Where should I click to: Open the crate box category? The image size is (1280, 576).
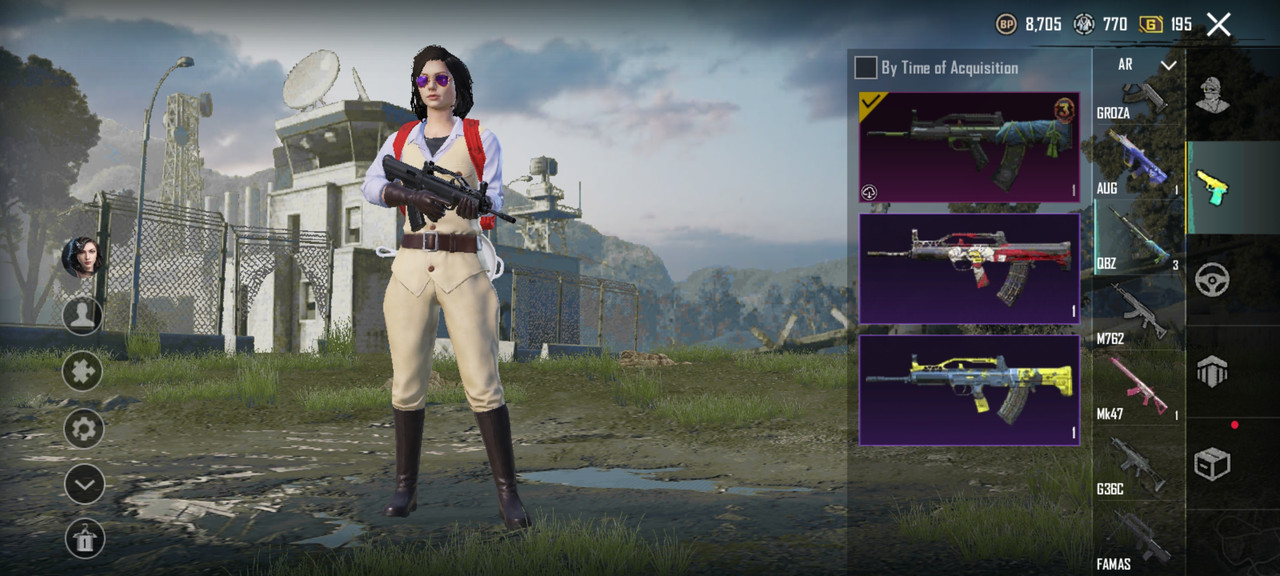coord(1213,463)
